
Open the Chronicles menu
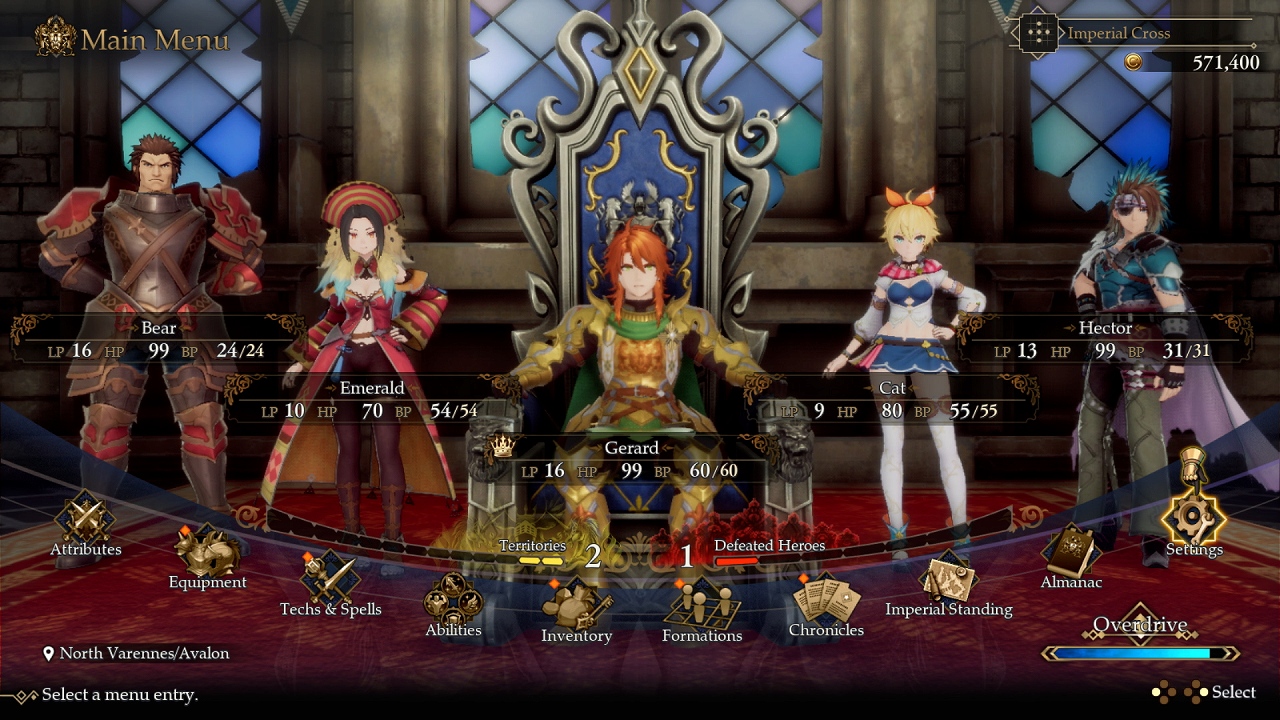pos(826,605)
